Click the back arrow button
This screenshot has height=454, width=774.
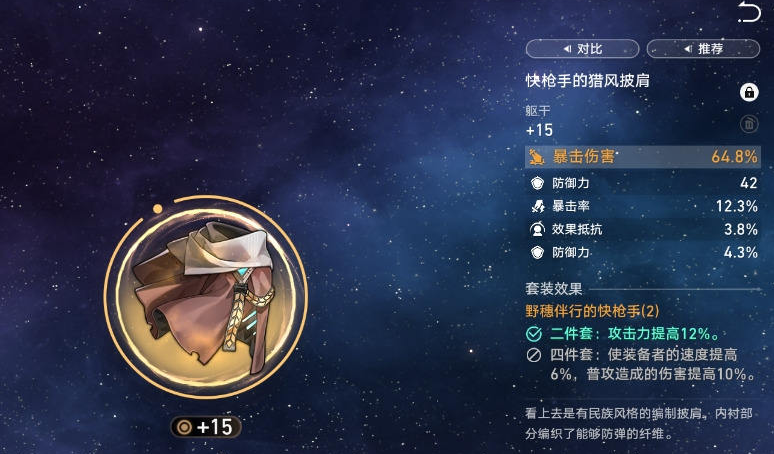click(x=748, y=12)
